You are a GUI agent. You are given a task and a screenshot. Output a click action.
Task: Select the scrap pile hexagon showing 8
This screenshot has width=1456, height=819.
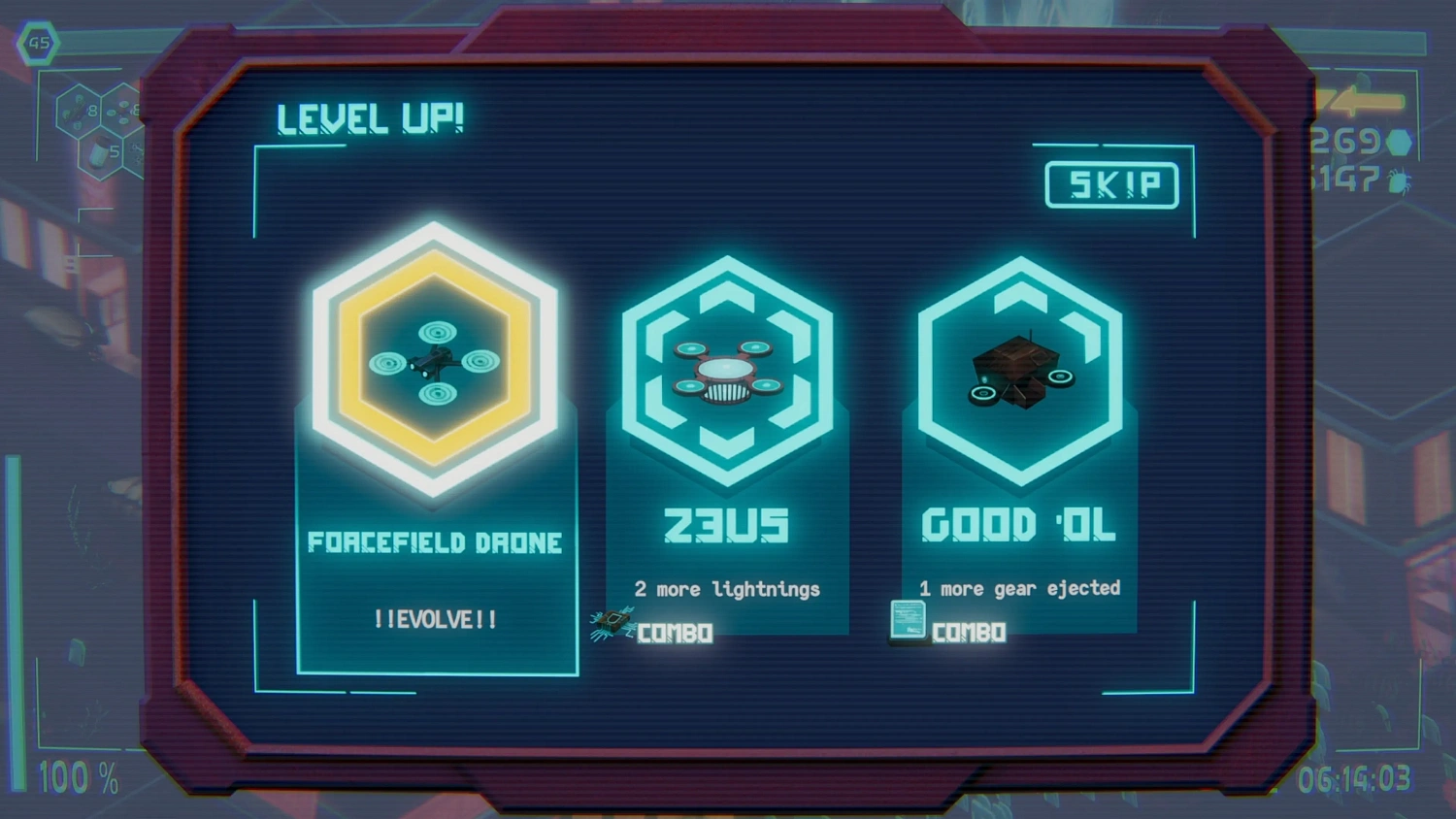(79, 112)
